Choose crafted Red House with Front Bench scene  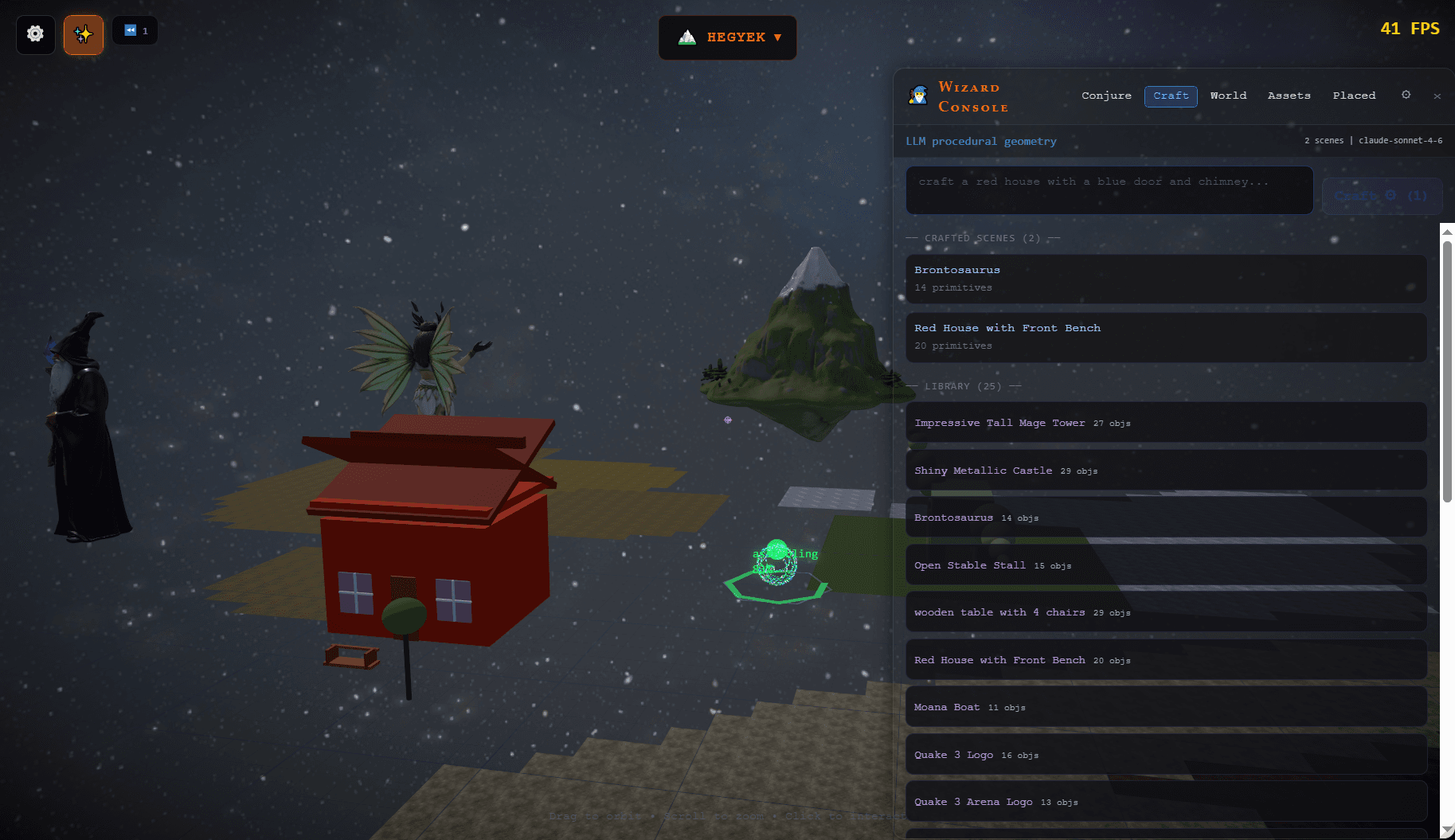1165,337
